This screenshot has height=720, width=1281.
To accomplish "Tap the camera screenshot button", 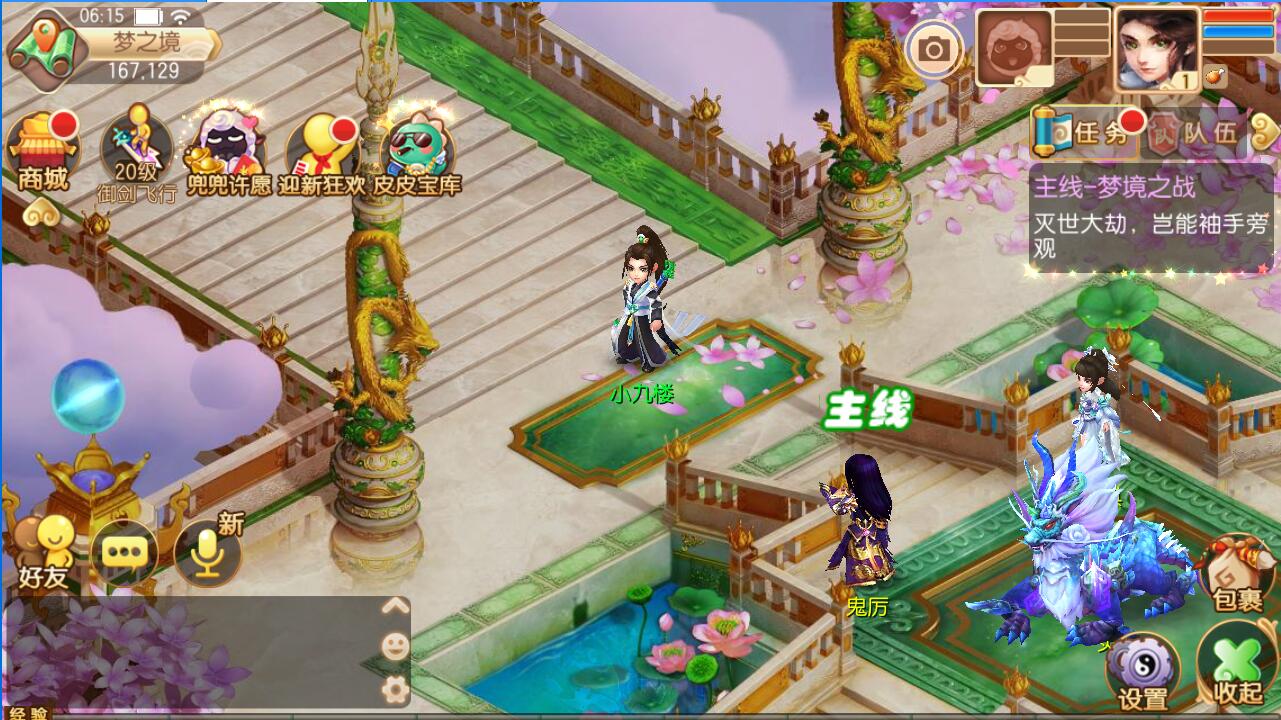I will [934, 50].
